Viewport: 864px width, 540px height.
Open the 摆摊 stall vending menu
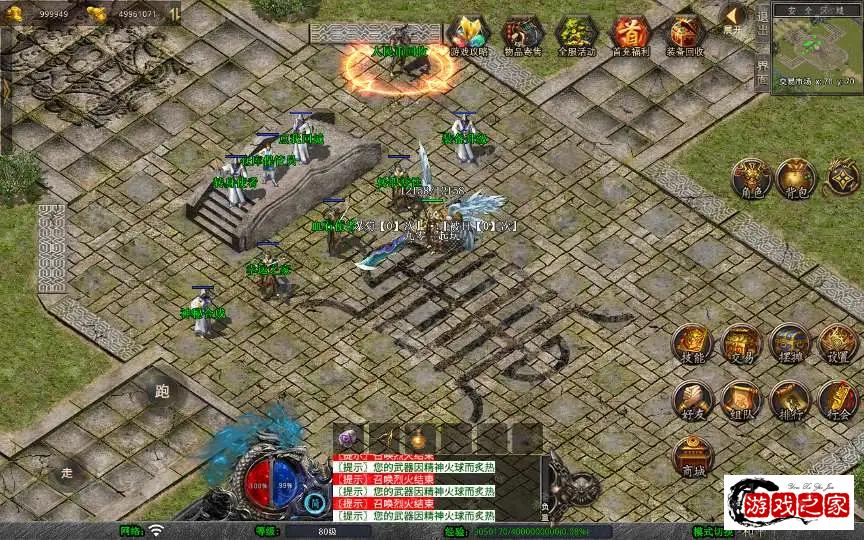(790, 344)
